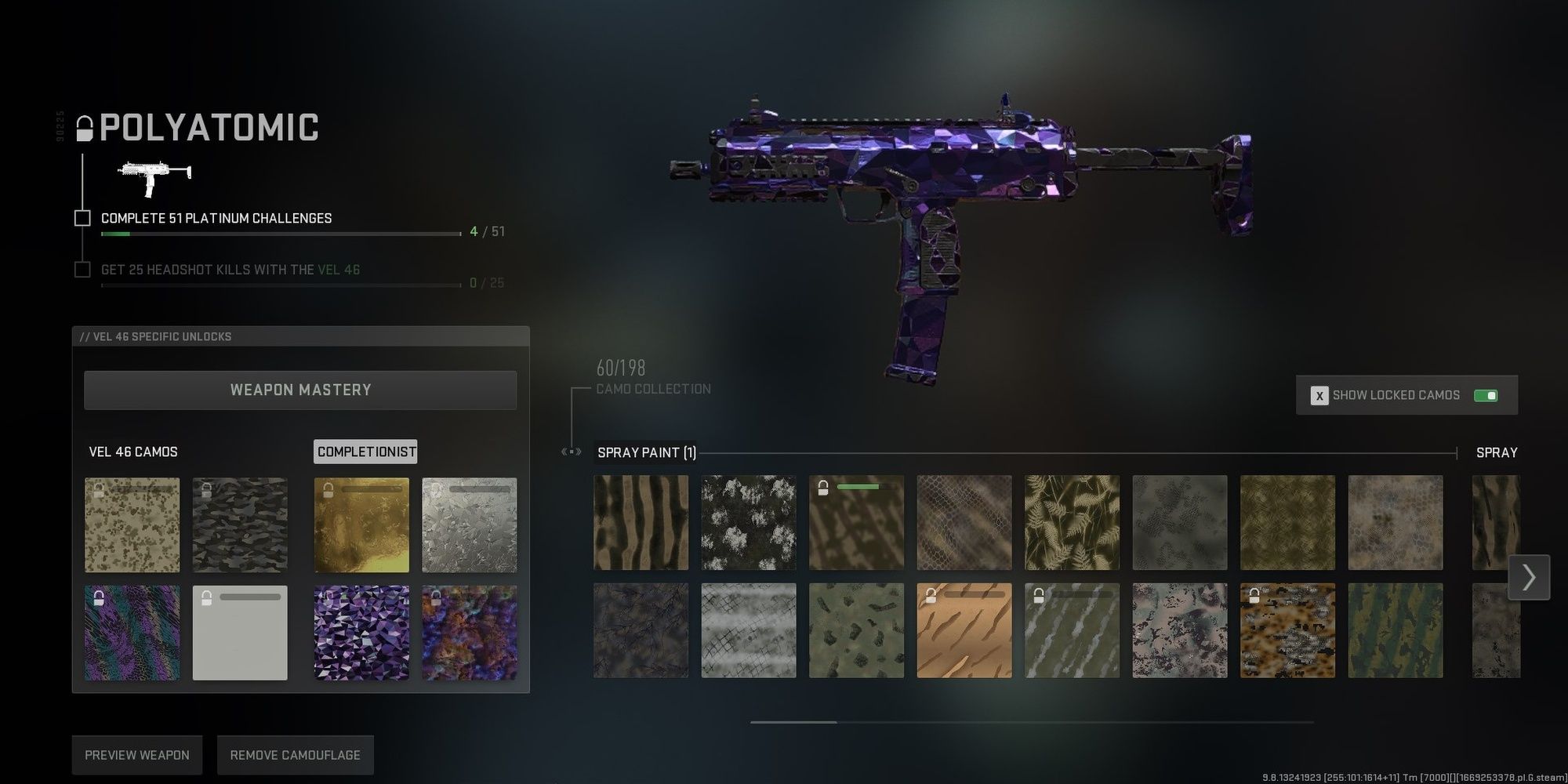Select the snakeskin spray paint camo
The width and height of the screenshot is (1568, 784).
click(964, 522)
